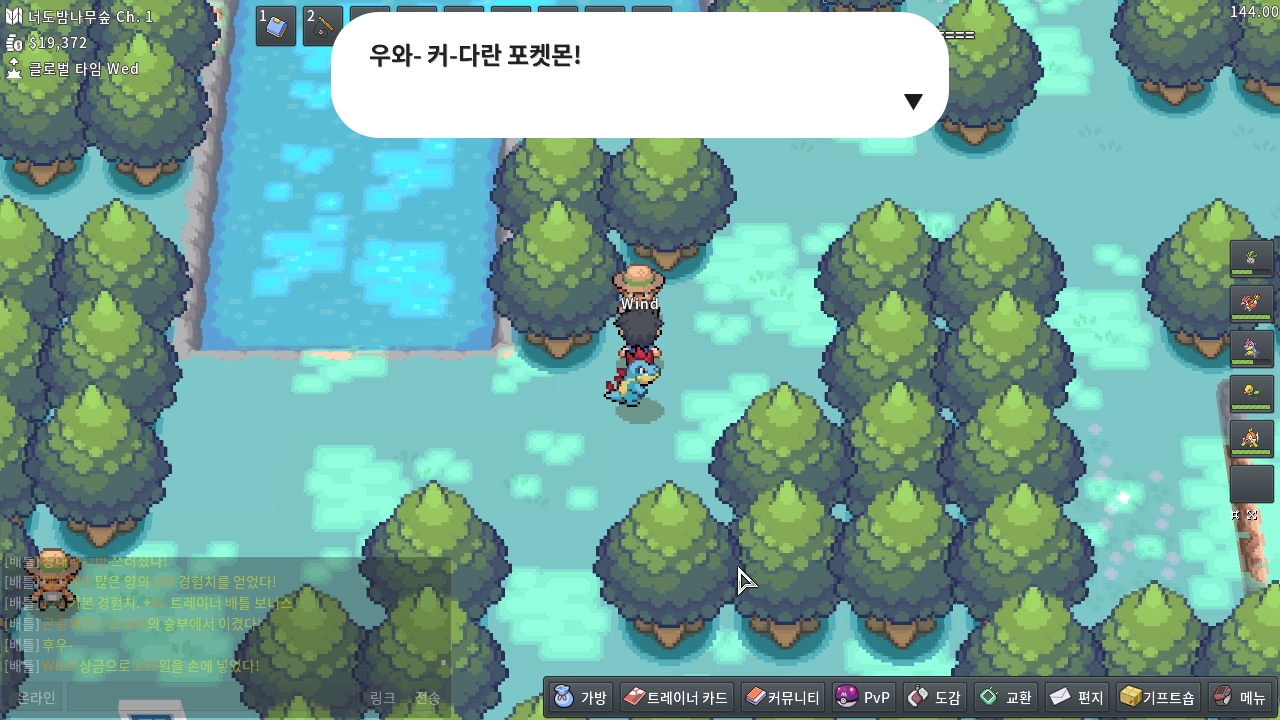Advance dialogue with the black arrow
Screen dimensions: 1280x720
coord(912,101)
